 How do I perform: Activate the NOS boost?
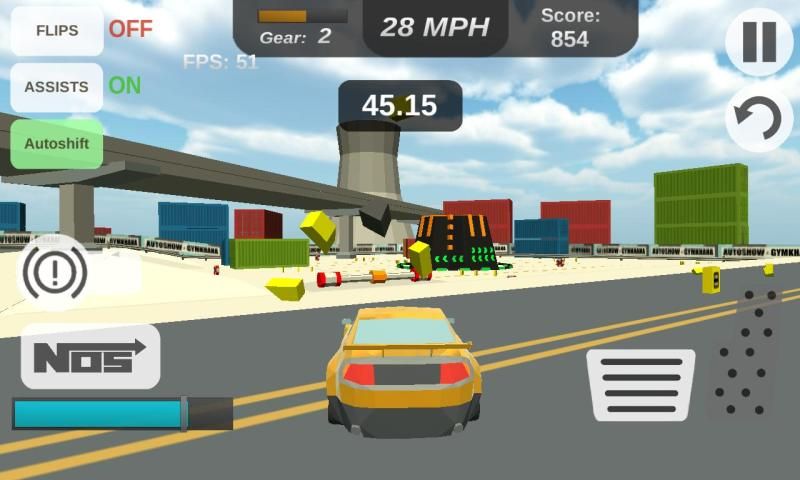point(90,356)
